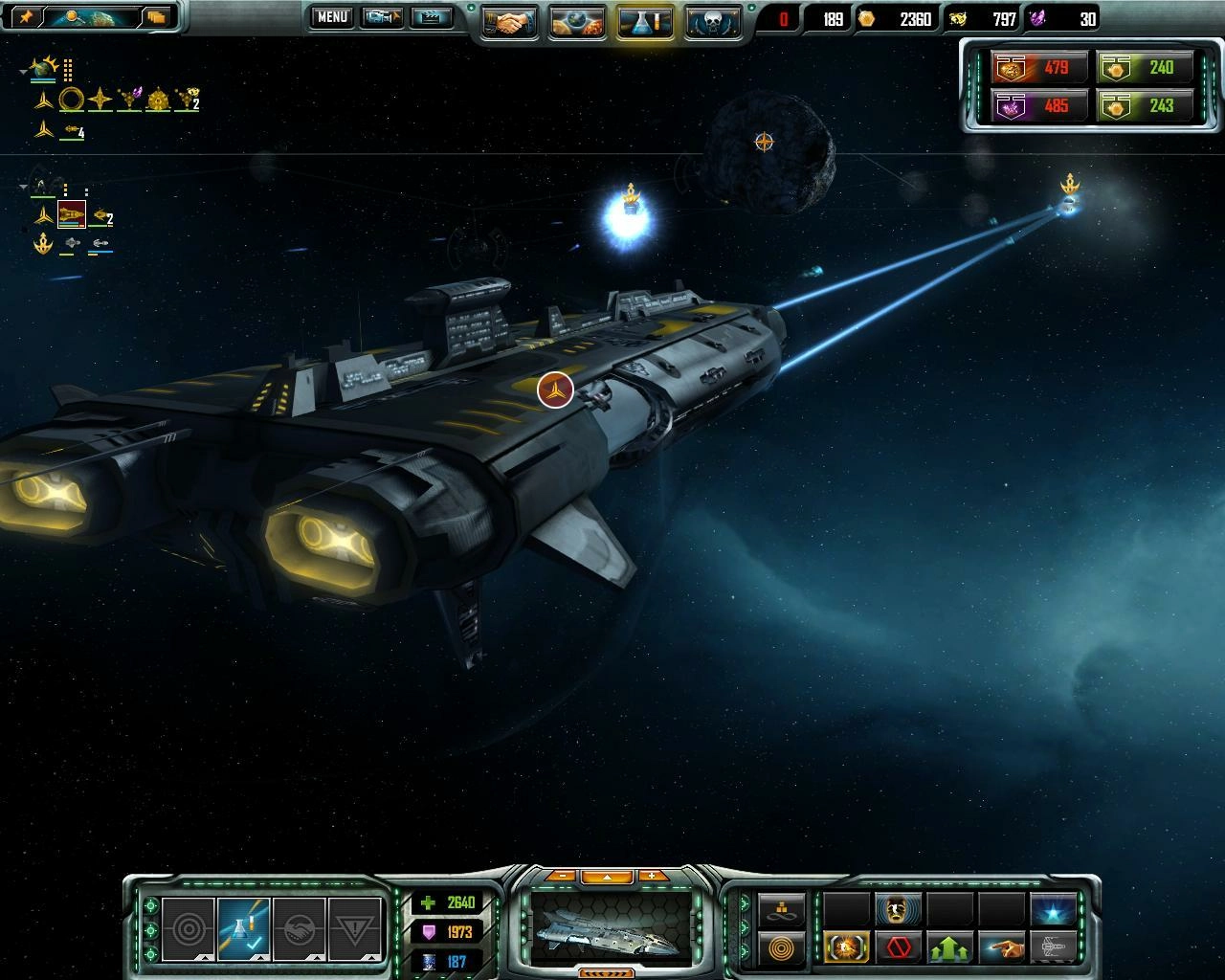Select the ring-shaped structure icon
Screen dimensions: 1225x980
72,100
